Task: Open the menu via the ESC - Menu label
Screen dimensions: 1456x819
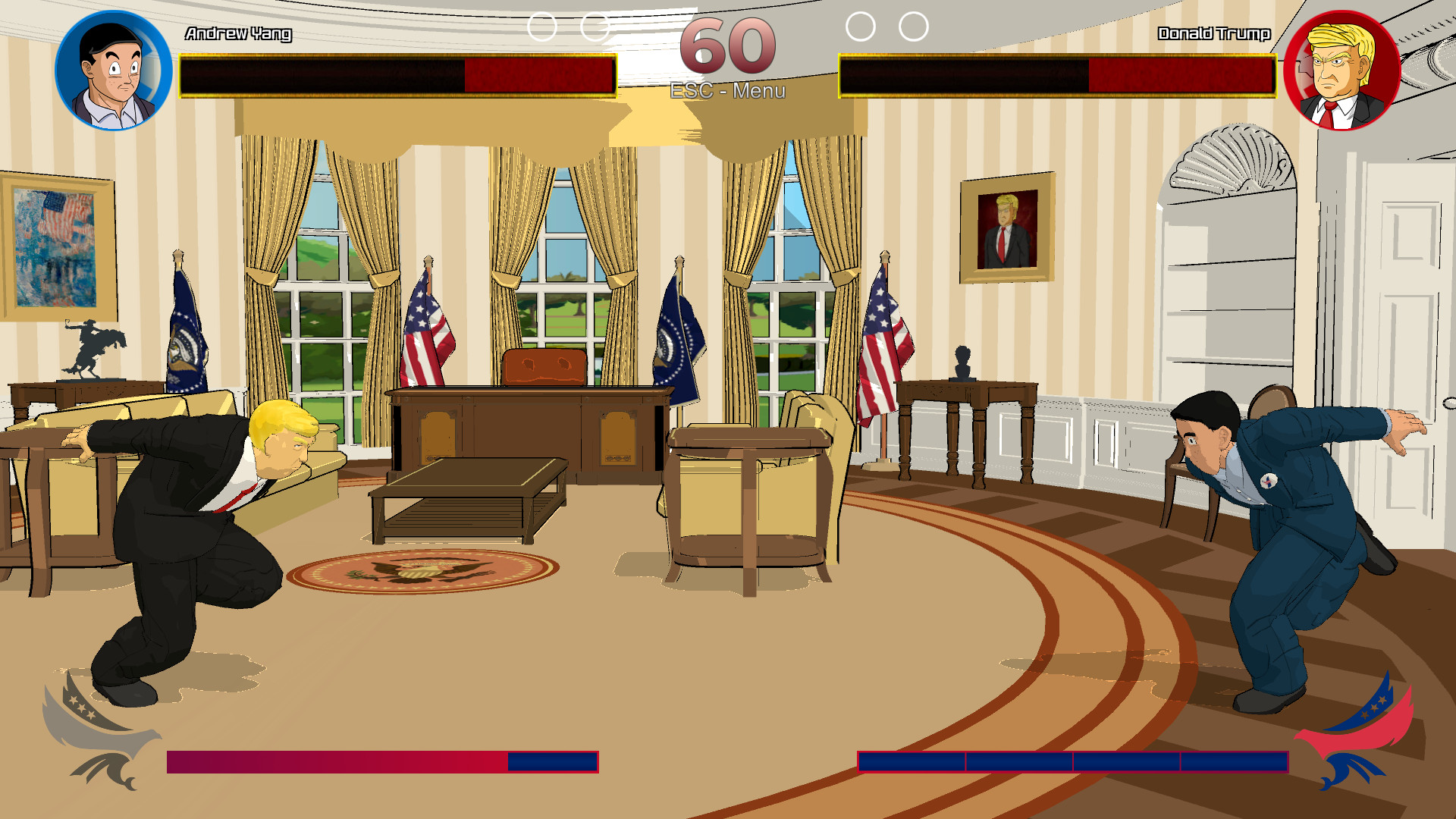Action: (x=726, y=93)
